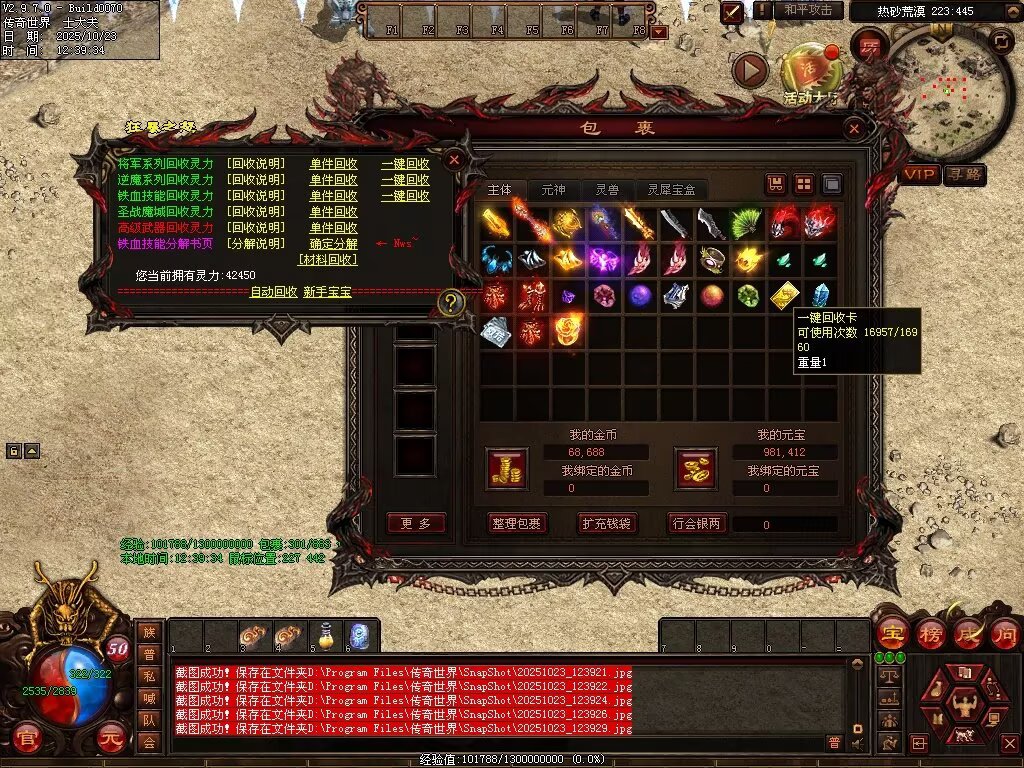The image size is (1024, 768).
Task: Close the 包裹 inventory window
Action: tap(853, 129)
